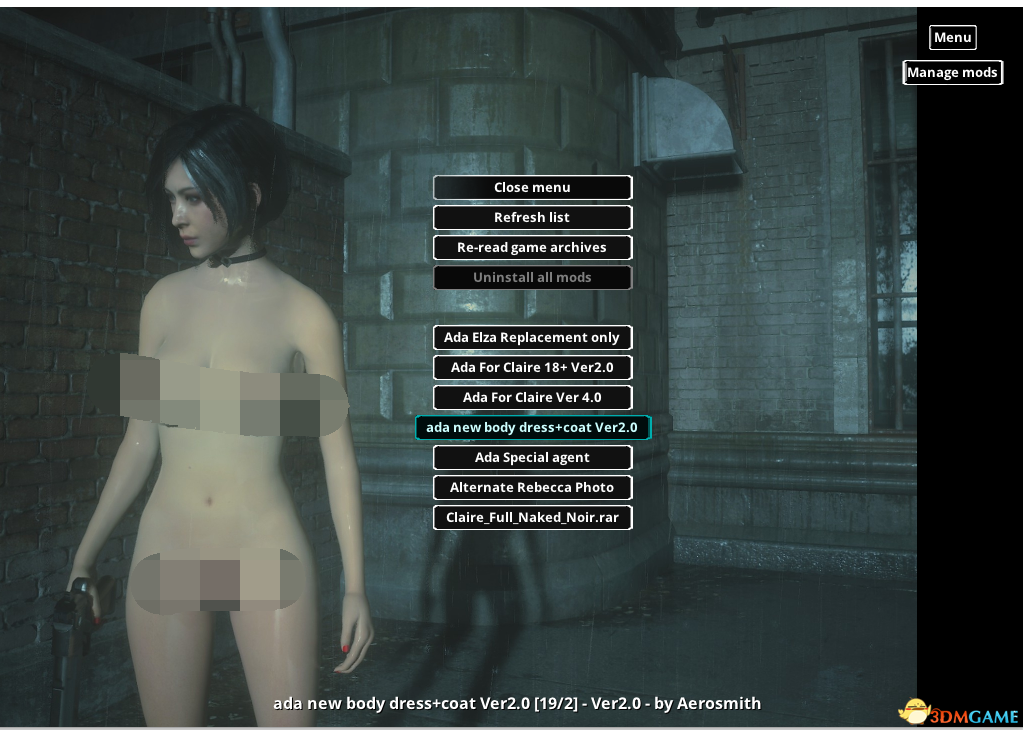This screenshot has width=1023, height=730.
Task: Select Ada Elza Replacement only mod
Action: pos(532,337)
